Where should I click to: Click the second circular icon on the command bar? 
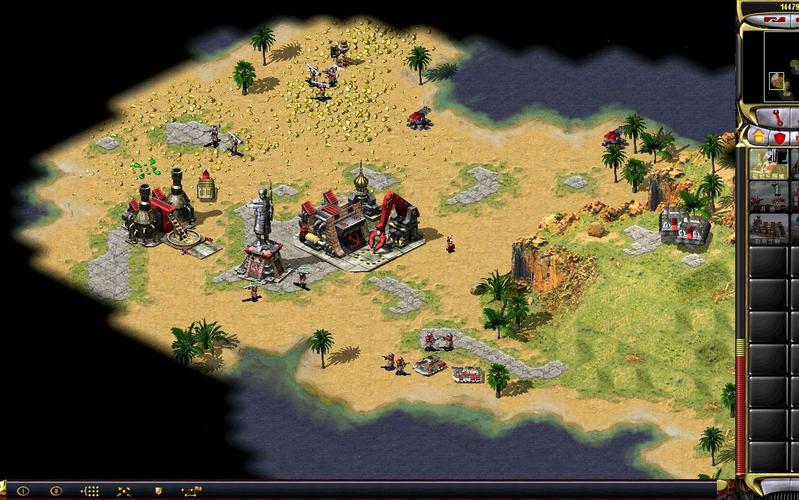pyautogui.click(x=56, y=491)
